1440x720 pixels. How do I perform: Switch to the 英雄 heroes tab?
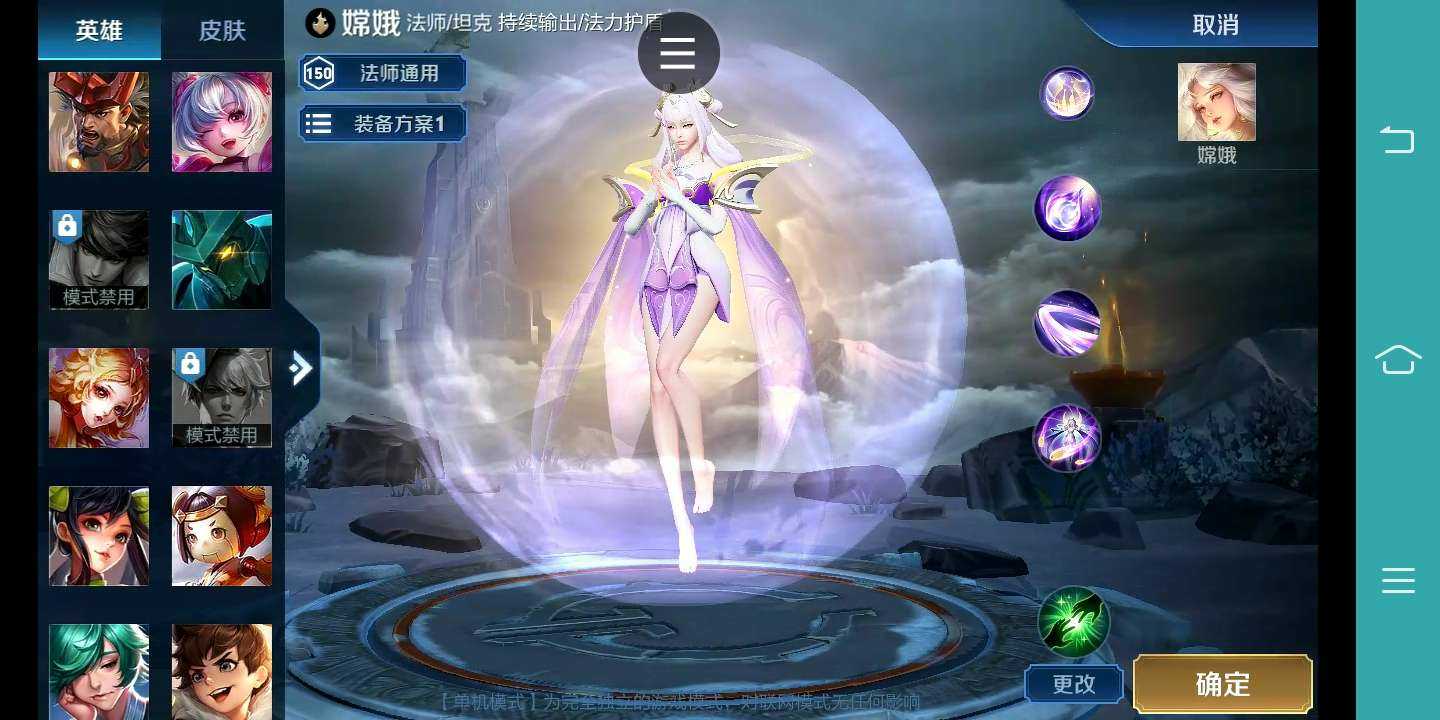(100, 30)
